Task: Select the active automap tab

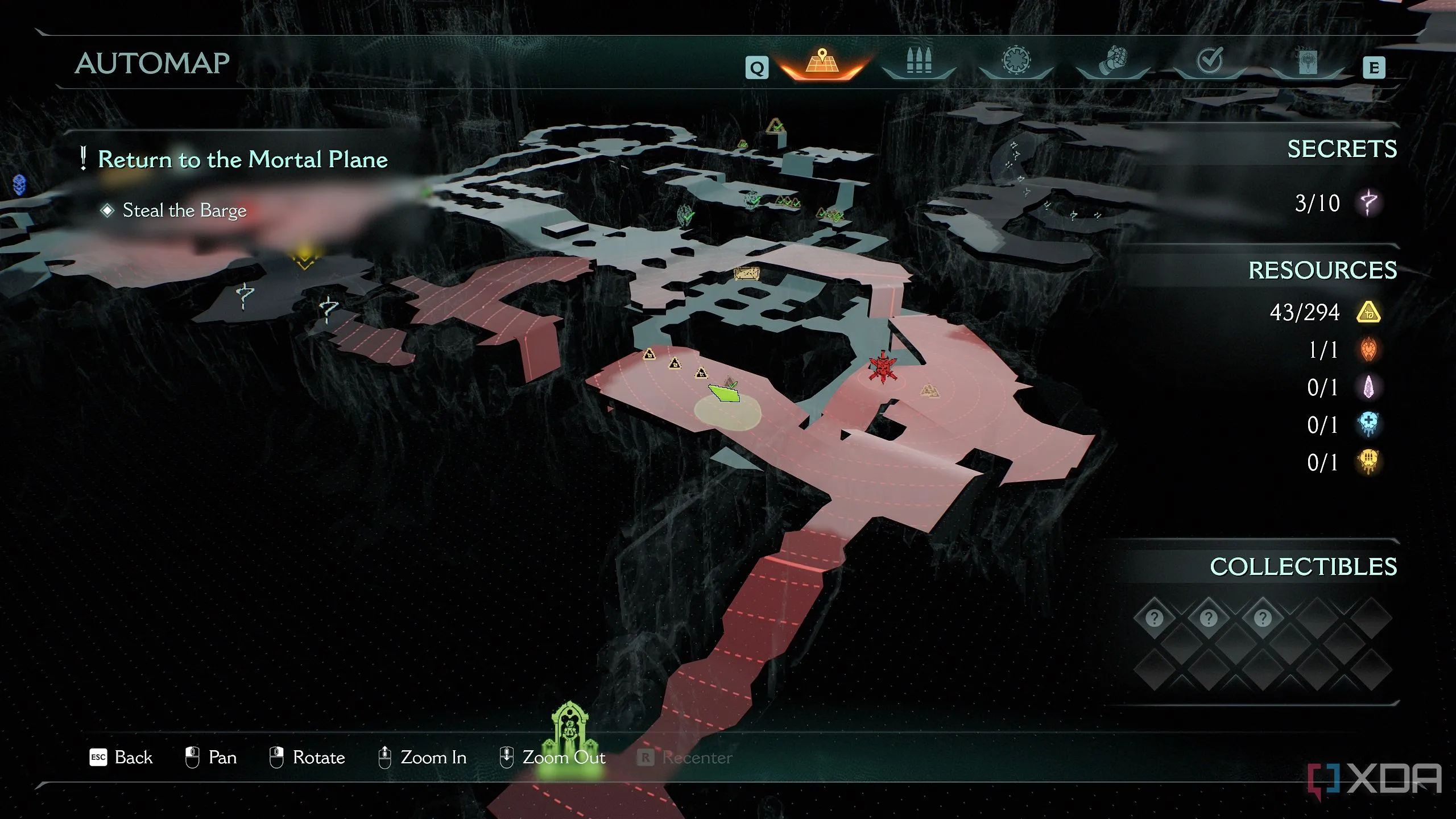Action: (822, 62)
